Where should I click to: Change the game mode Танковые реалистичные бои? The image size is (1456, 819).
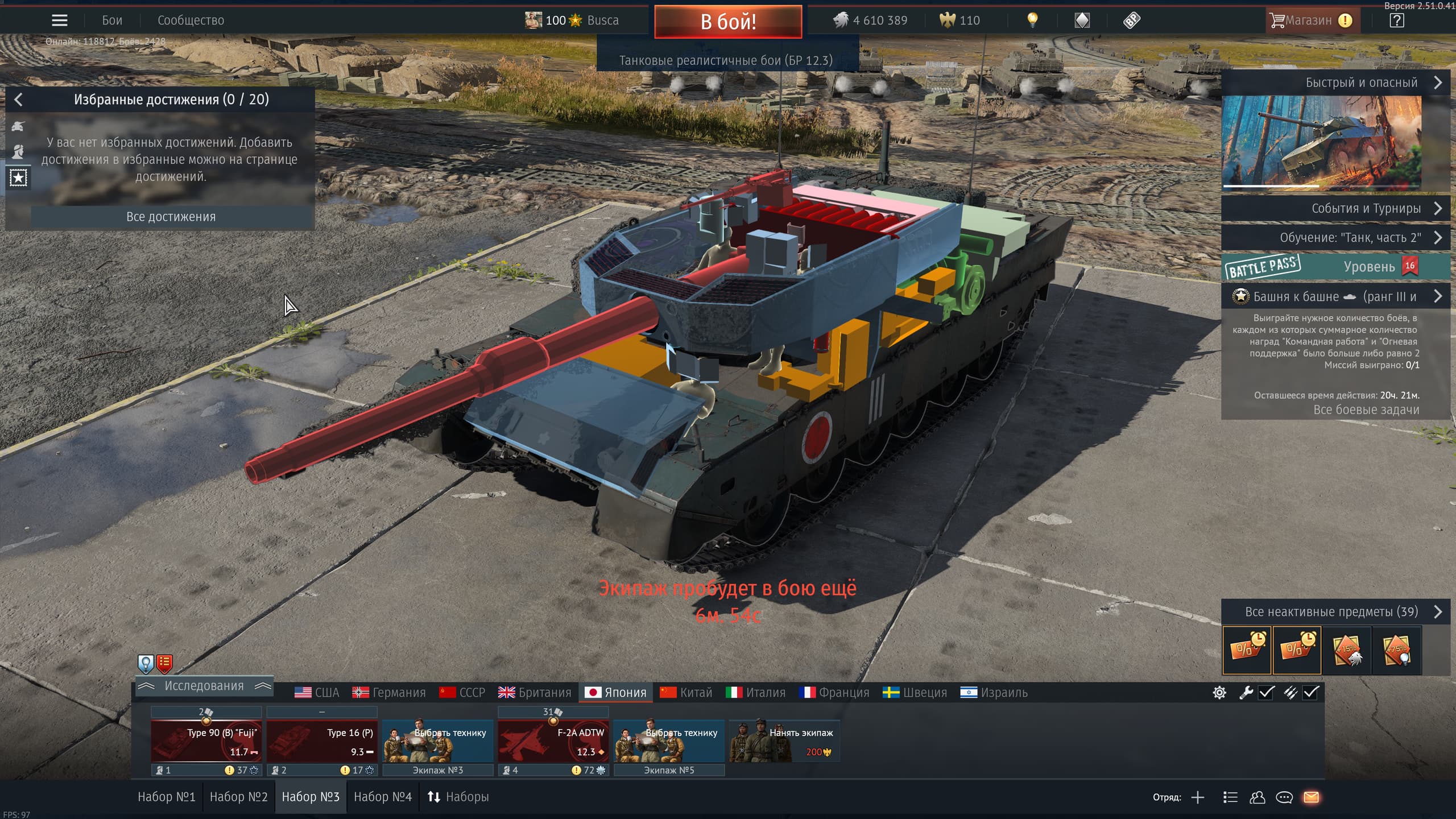726,60
